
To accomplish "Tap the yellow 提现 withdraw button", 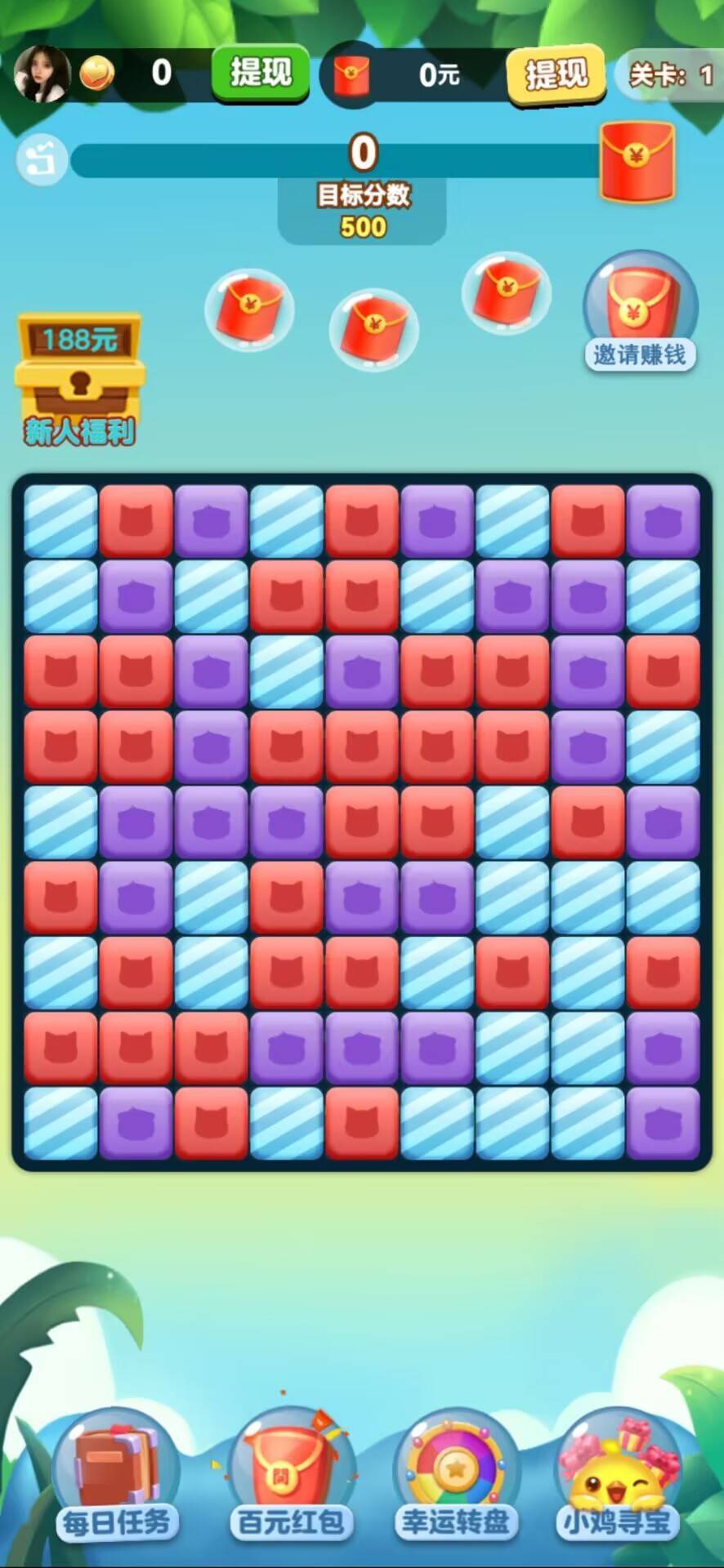I will click(556, 75).
